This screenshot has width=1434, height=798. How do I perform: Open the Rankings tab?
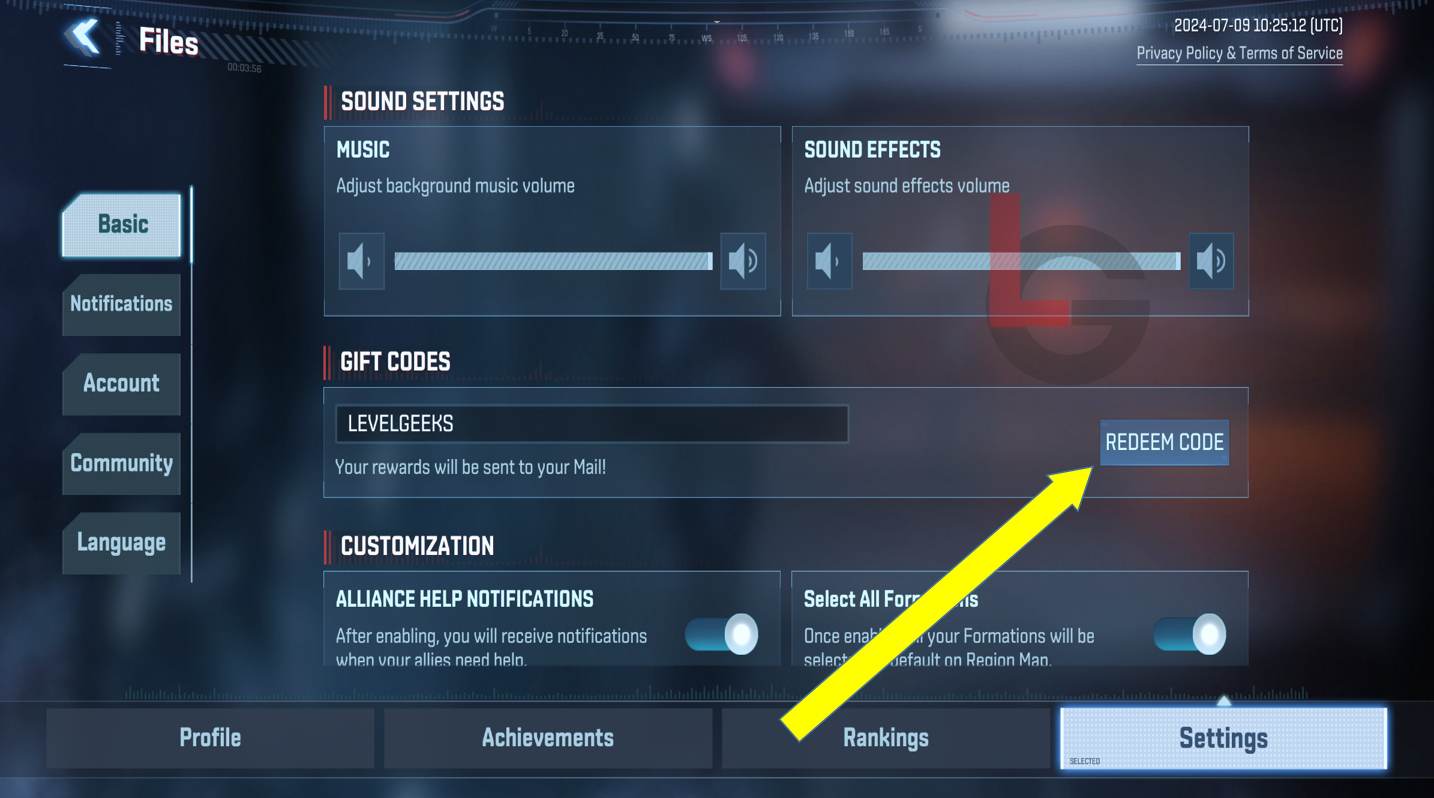[x=885, y=737]
